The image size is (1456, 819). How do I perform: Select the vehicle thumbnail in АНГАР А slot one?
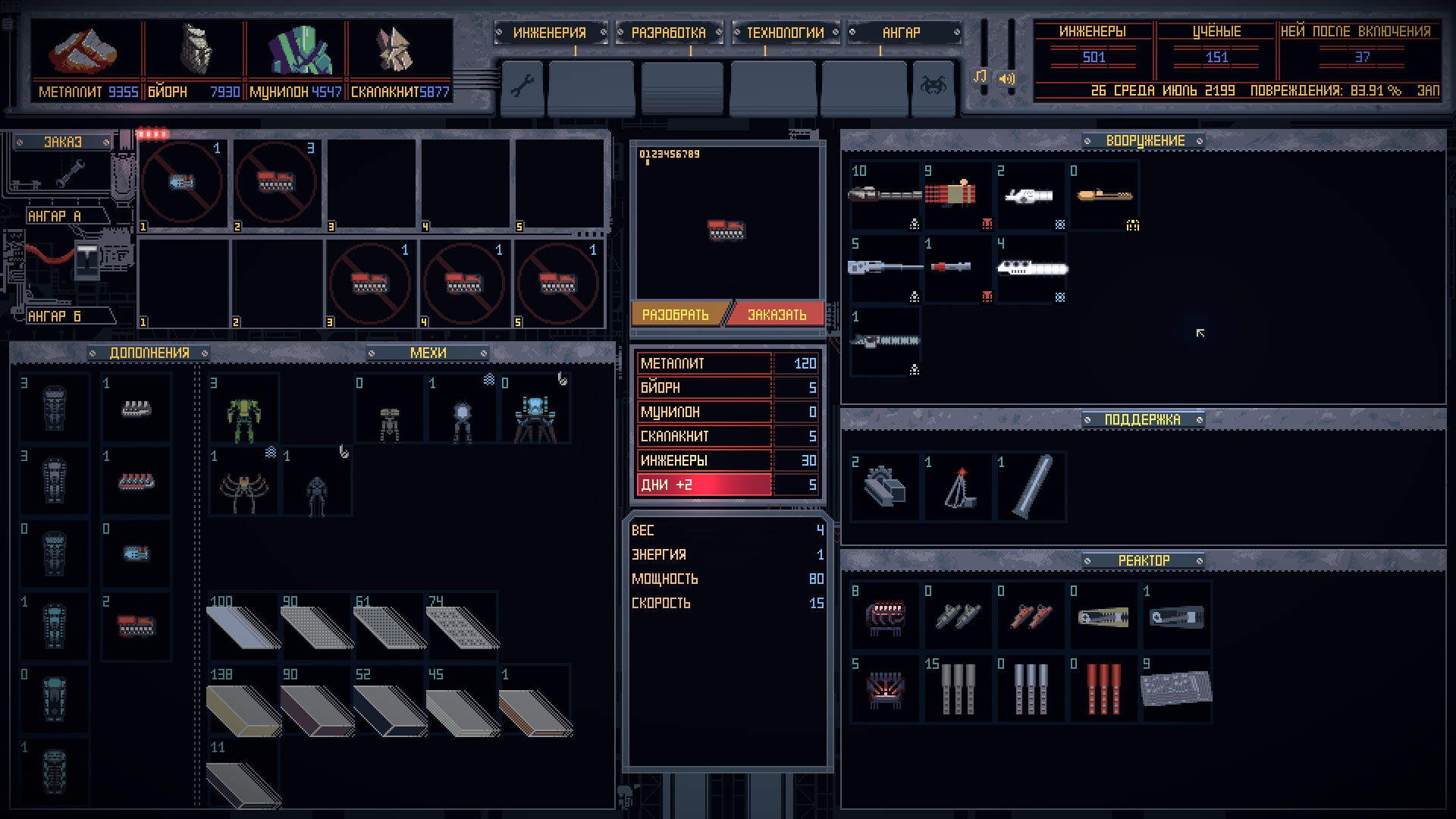(x=182, y=183)
